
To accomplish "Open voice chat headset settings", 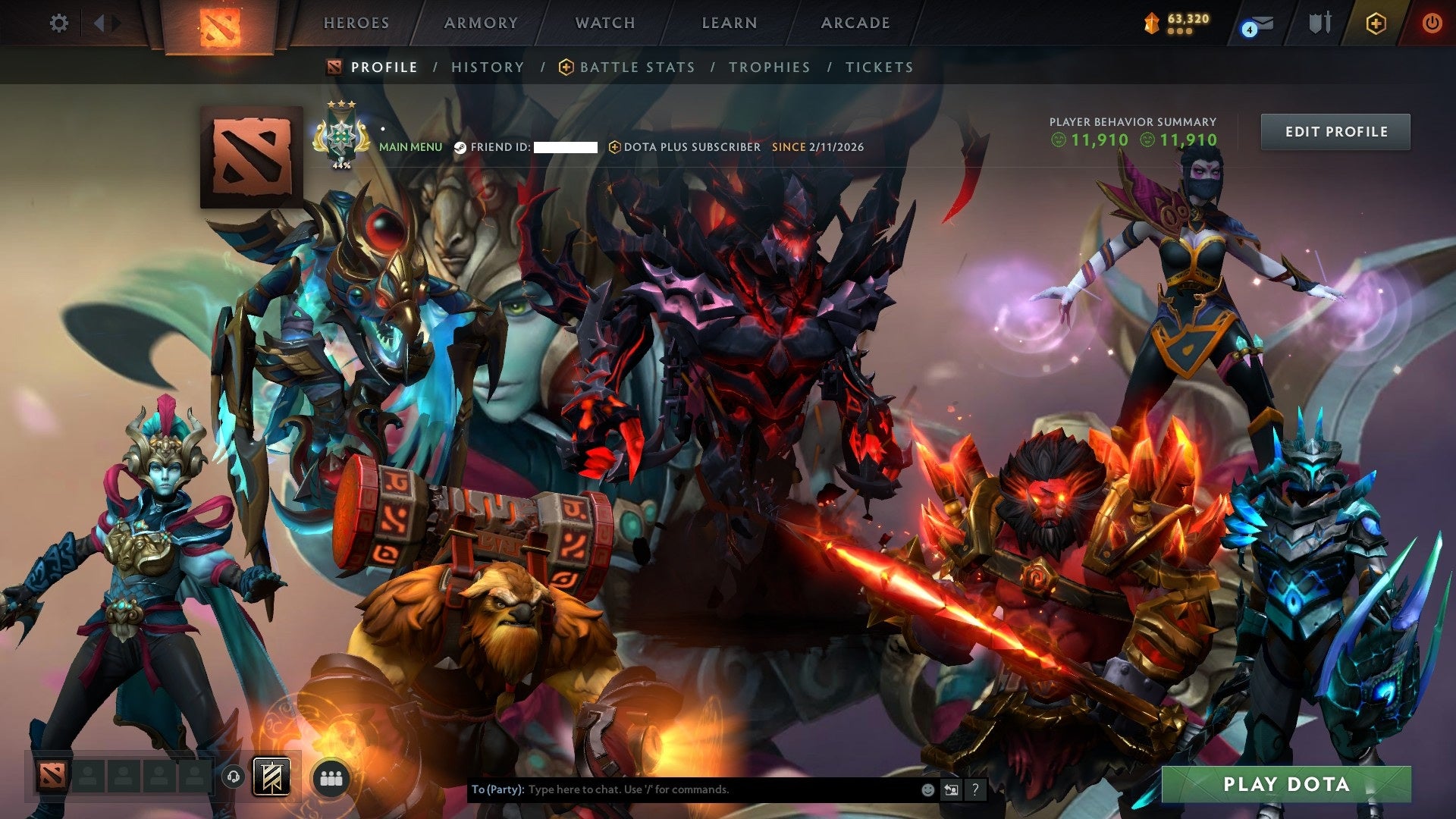I will tap(235, 777).
